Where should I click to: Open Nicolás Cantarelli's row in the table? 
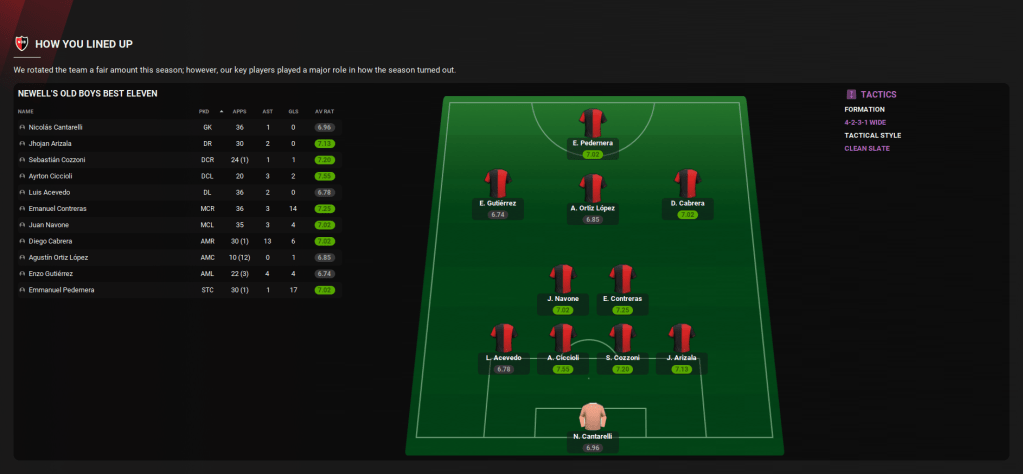click(x=57, y=128)
